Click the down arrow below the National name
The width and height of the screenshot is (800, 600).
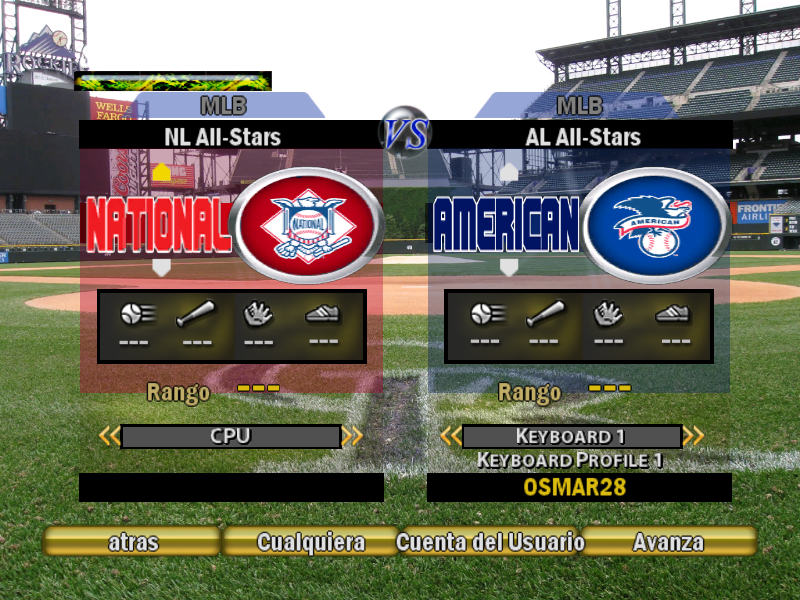[161, 267]
